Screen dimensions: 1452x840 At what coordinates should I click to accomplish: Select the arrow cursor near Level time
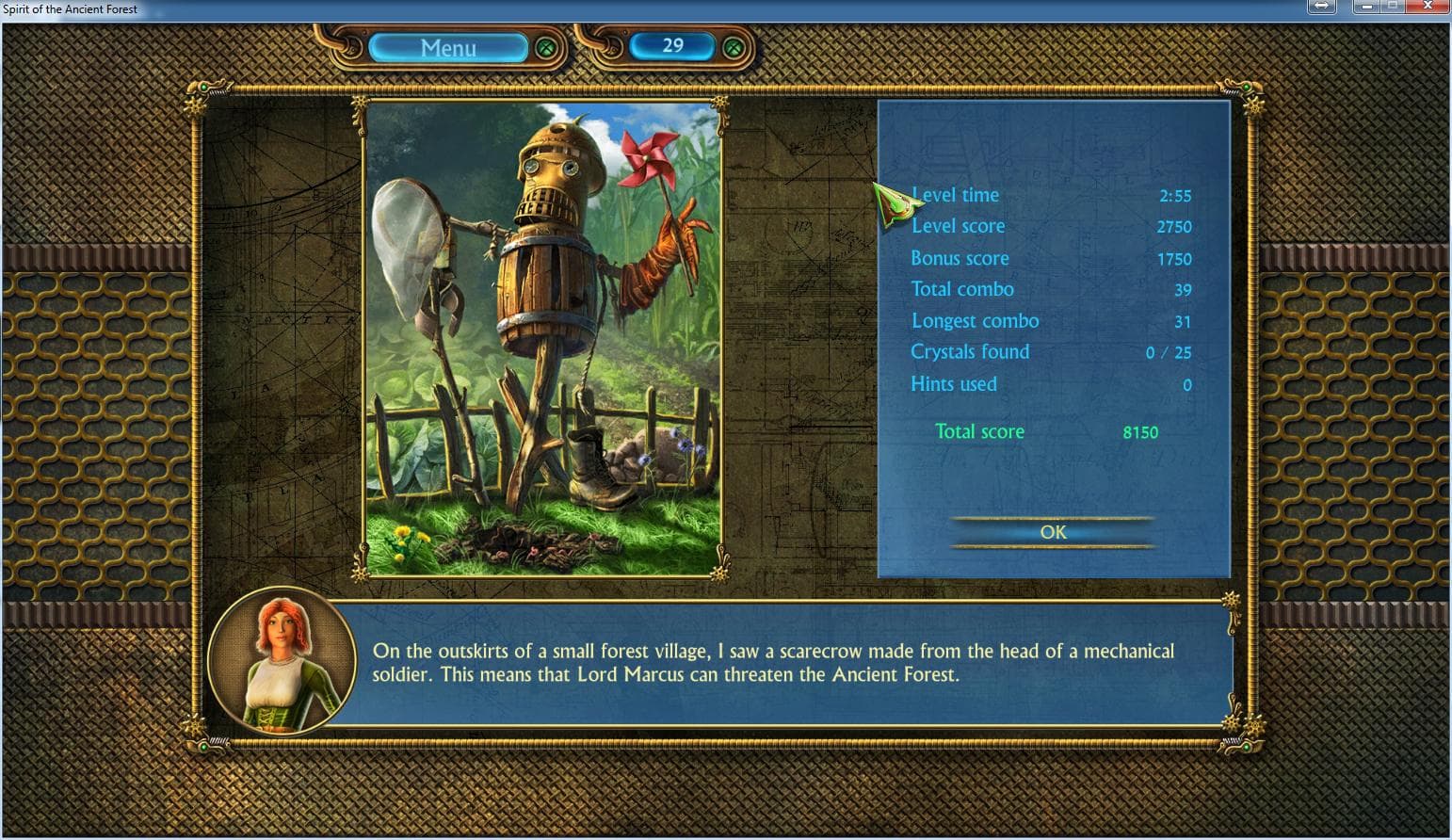[x=893, y=202]
